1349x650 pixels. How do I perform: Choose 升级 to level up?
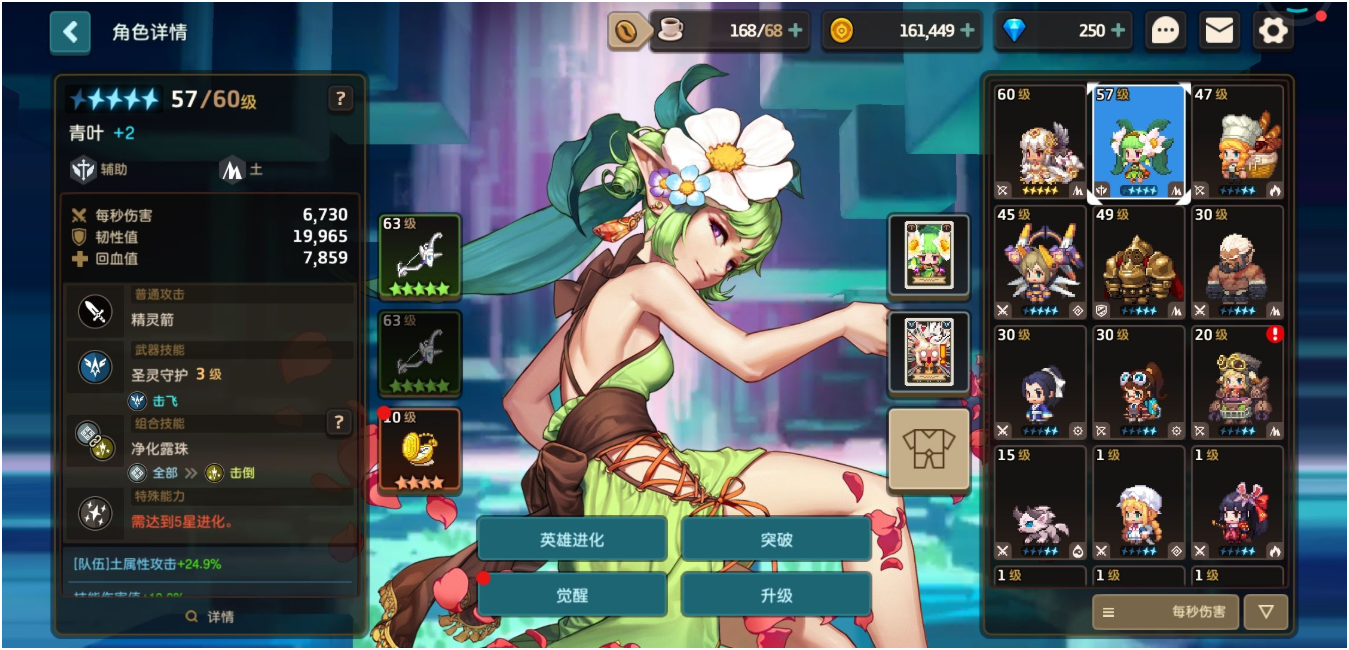776,595
